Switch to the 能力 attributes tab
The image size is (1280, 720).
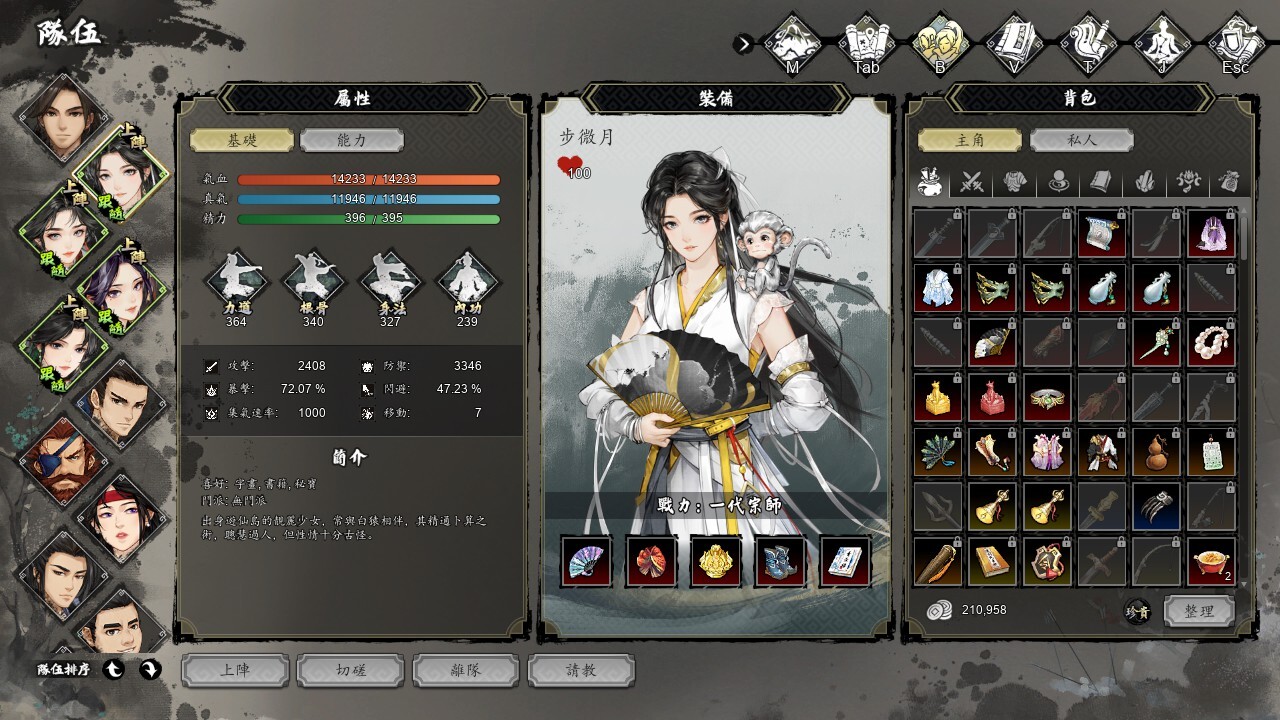(x=352, y=140)
